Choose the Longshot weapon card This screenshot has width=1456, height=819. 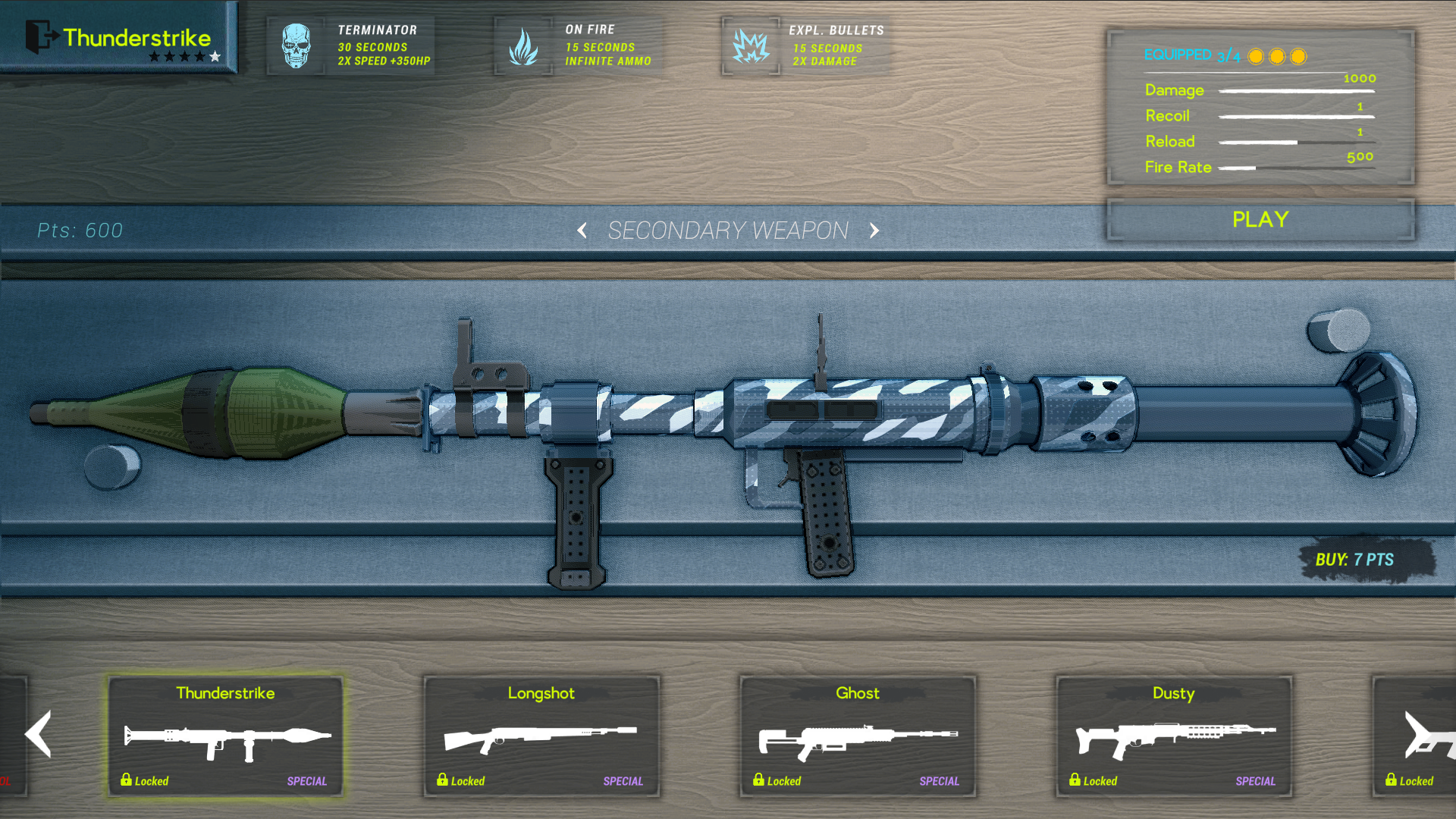[x=541, y=736]
